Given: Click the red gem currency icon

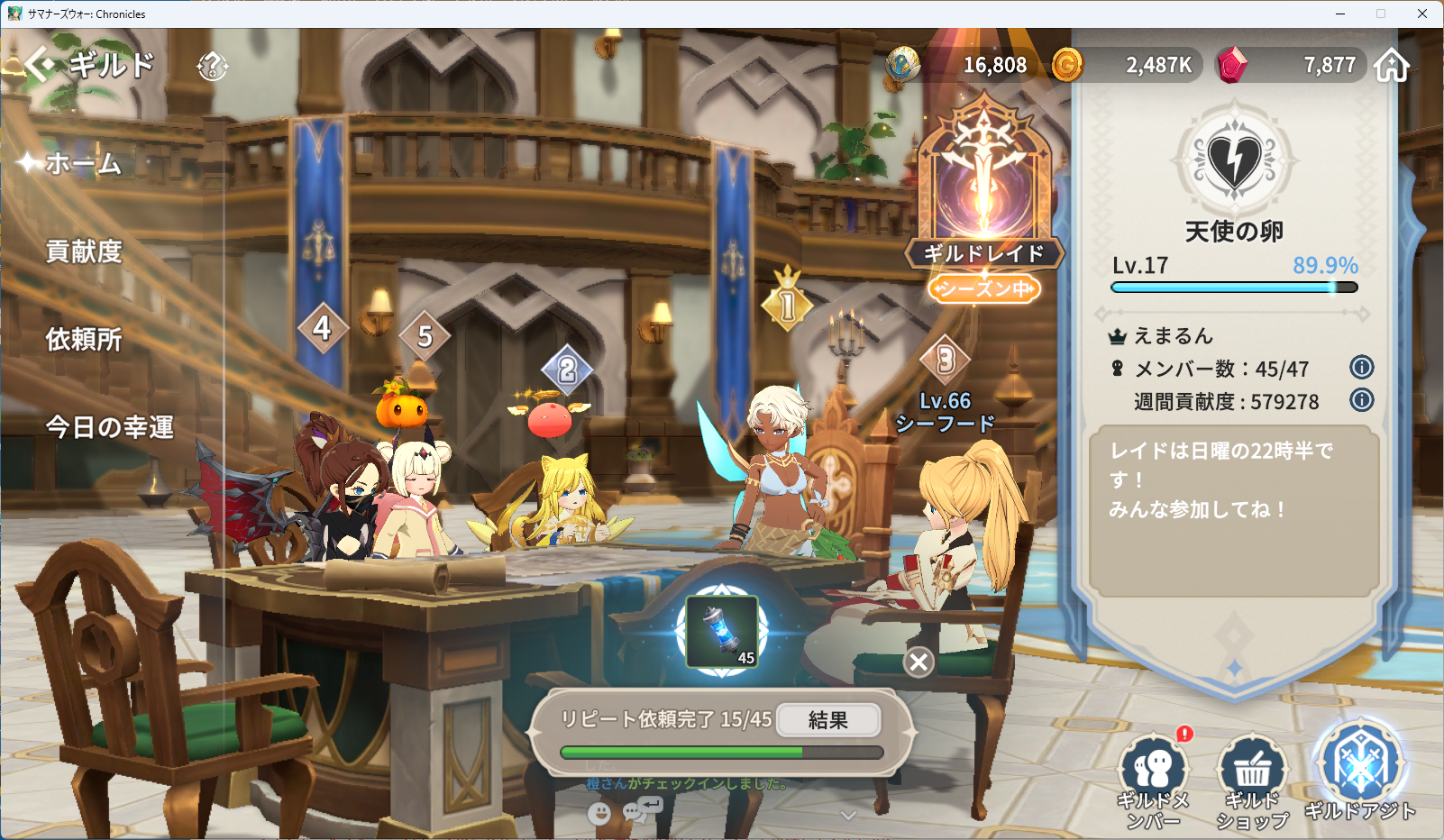Looking at the screenshot, I should (1232, 65).
